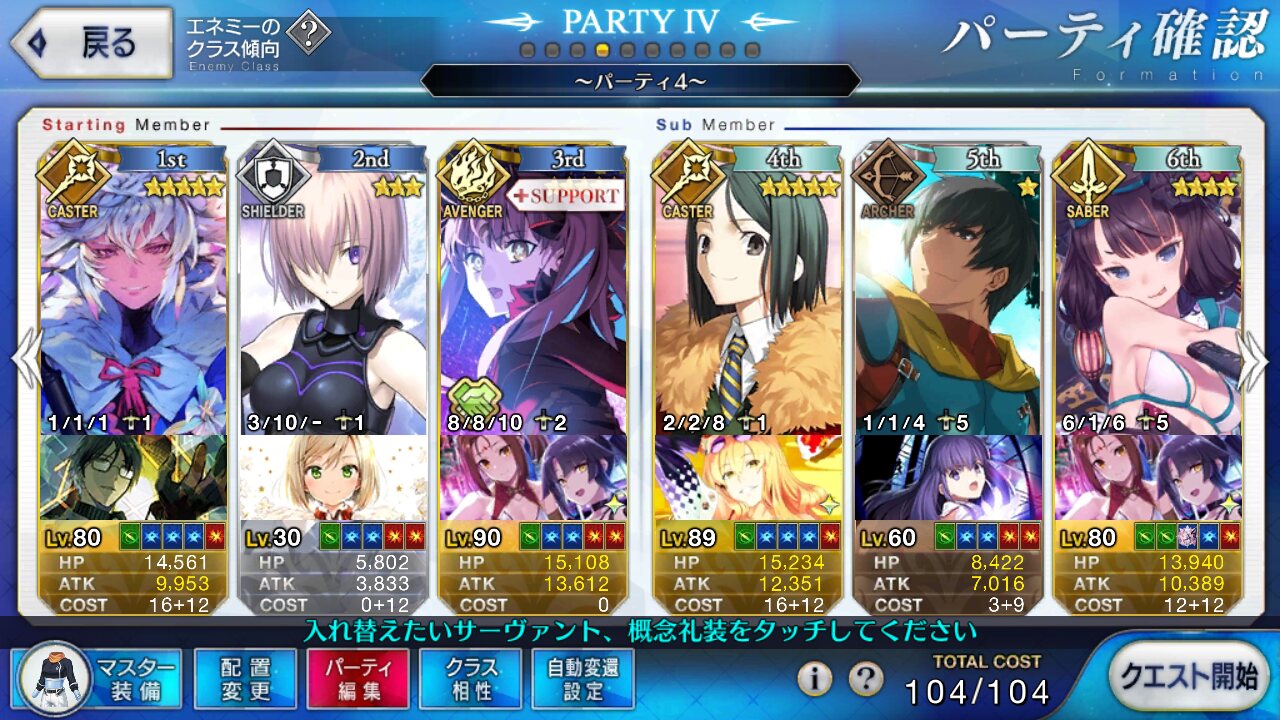Click the round info 'i' button
1280x720 pixels.
pos(815,679)
